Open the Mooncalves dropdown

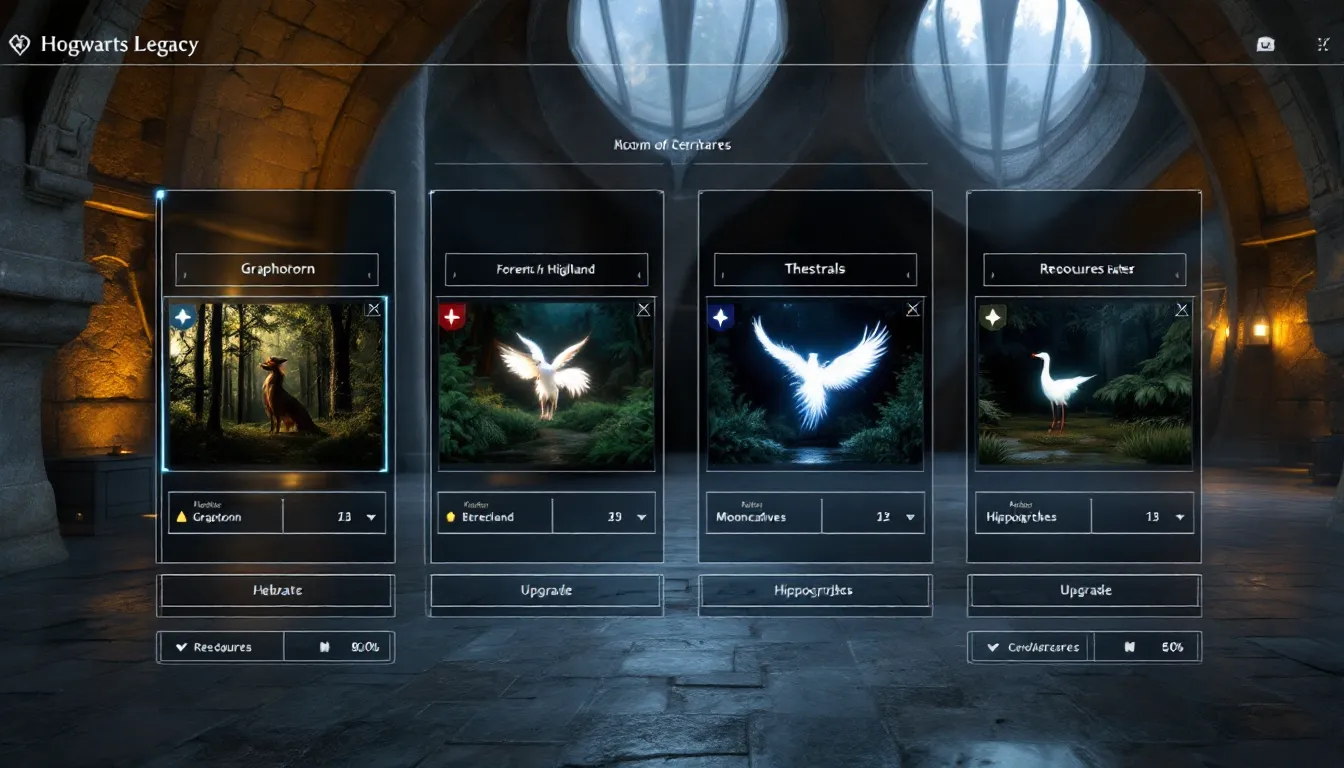click(910, 517)
